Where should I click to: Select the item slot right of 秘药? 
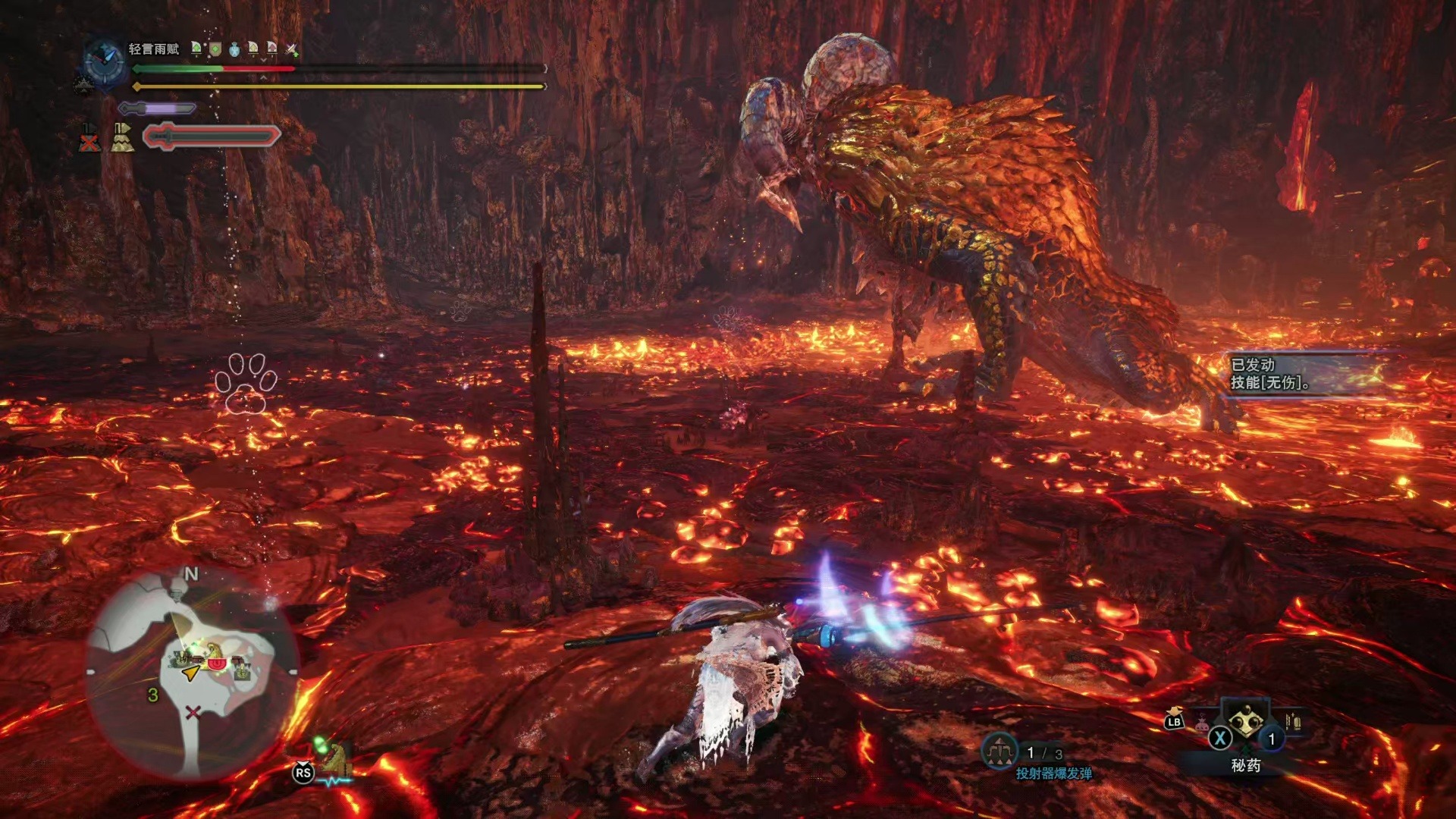point(1293,720)
